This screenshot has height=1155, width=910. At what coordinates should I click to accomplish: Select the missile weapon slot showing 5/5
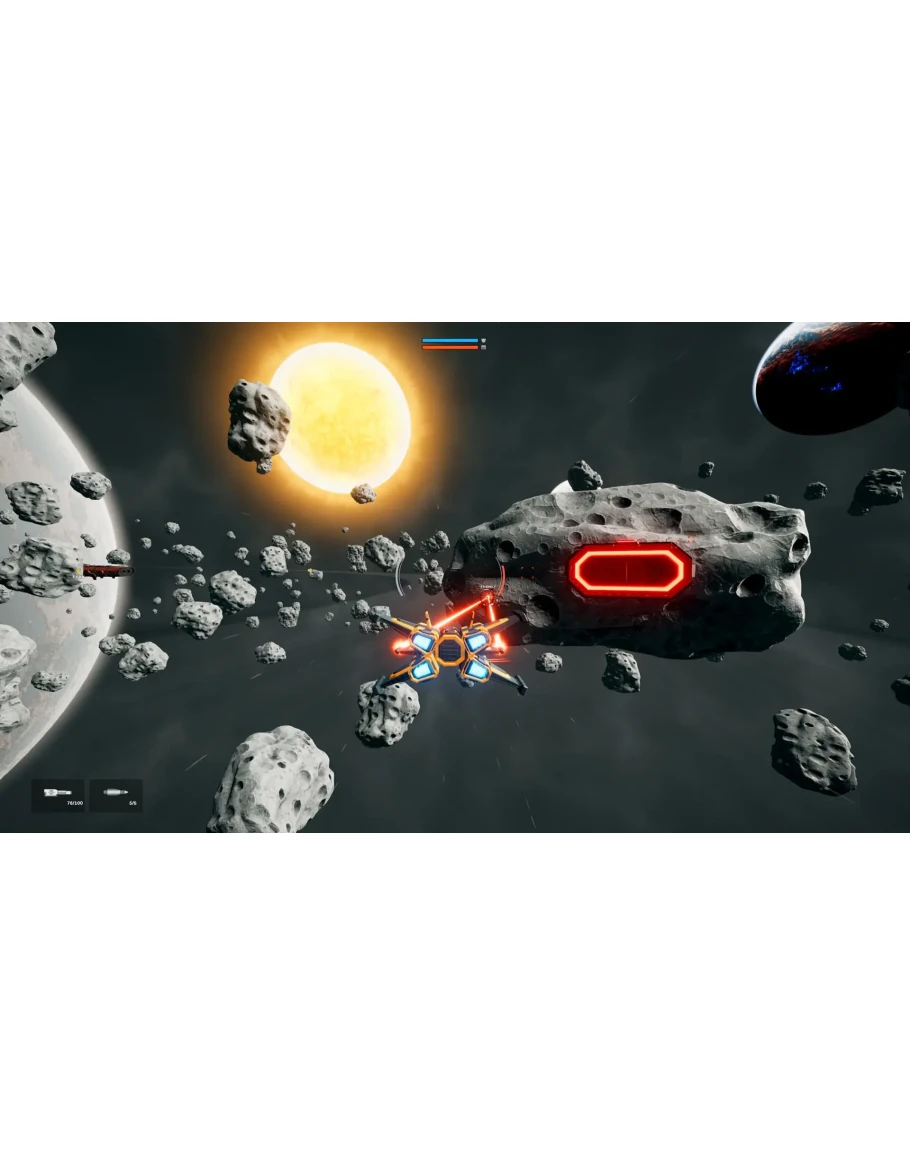pos(116,796)
